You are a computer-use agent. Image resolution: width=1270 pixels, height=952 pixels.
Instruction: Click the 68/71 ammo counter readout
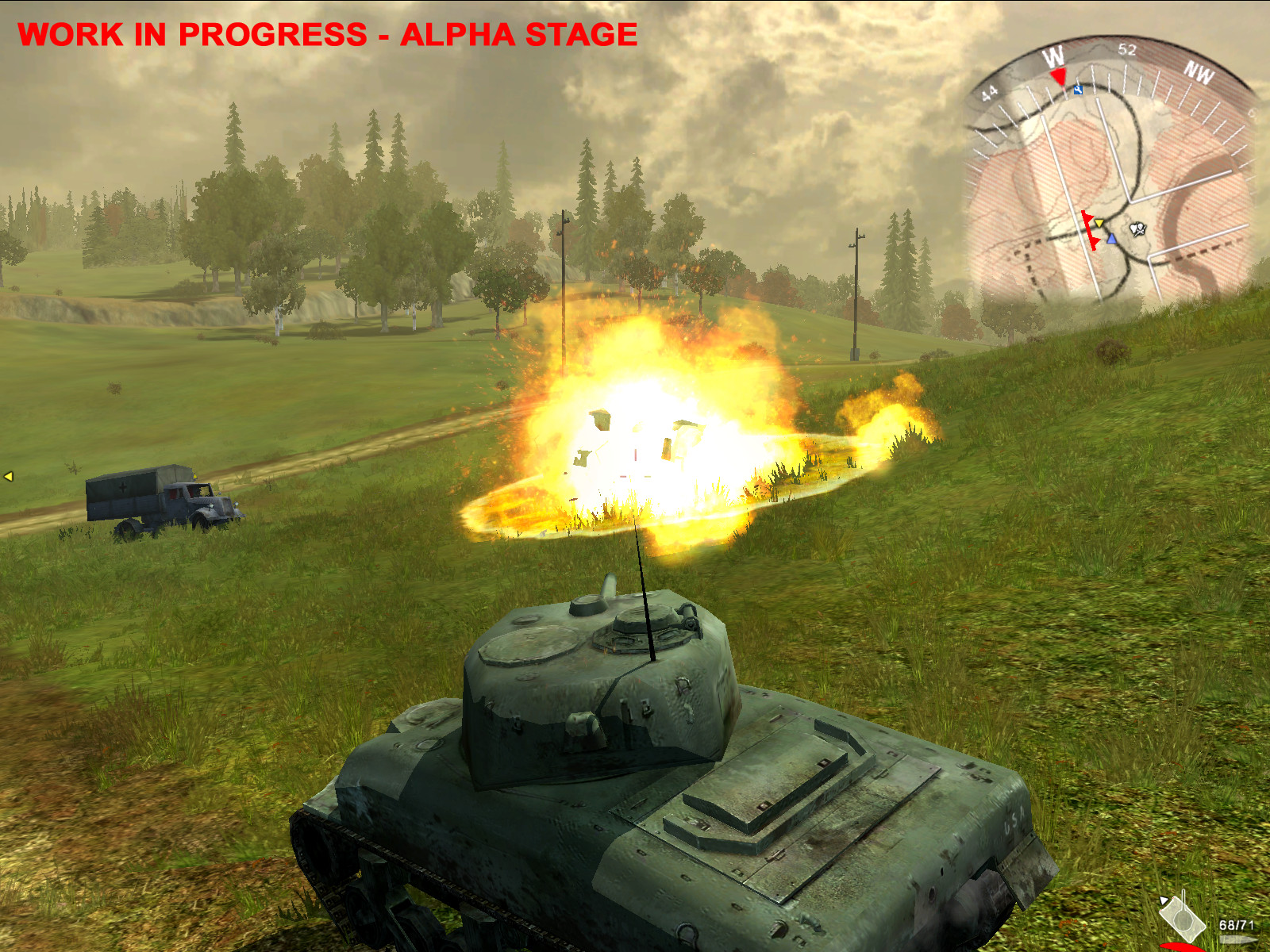click(1237, 925)
